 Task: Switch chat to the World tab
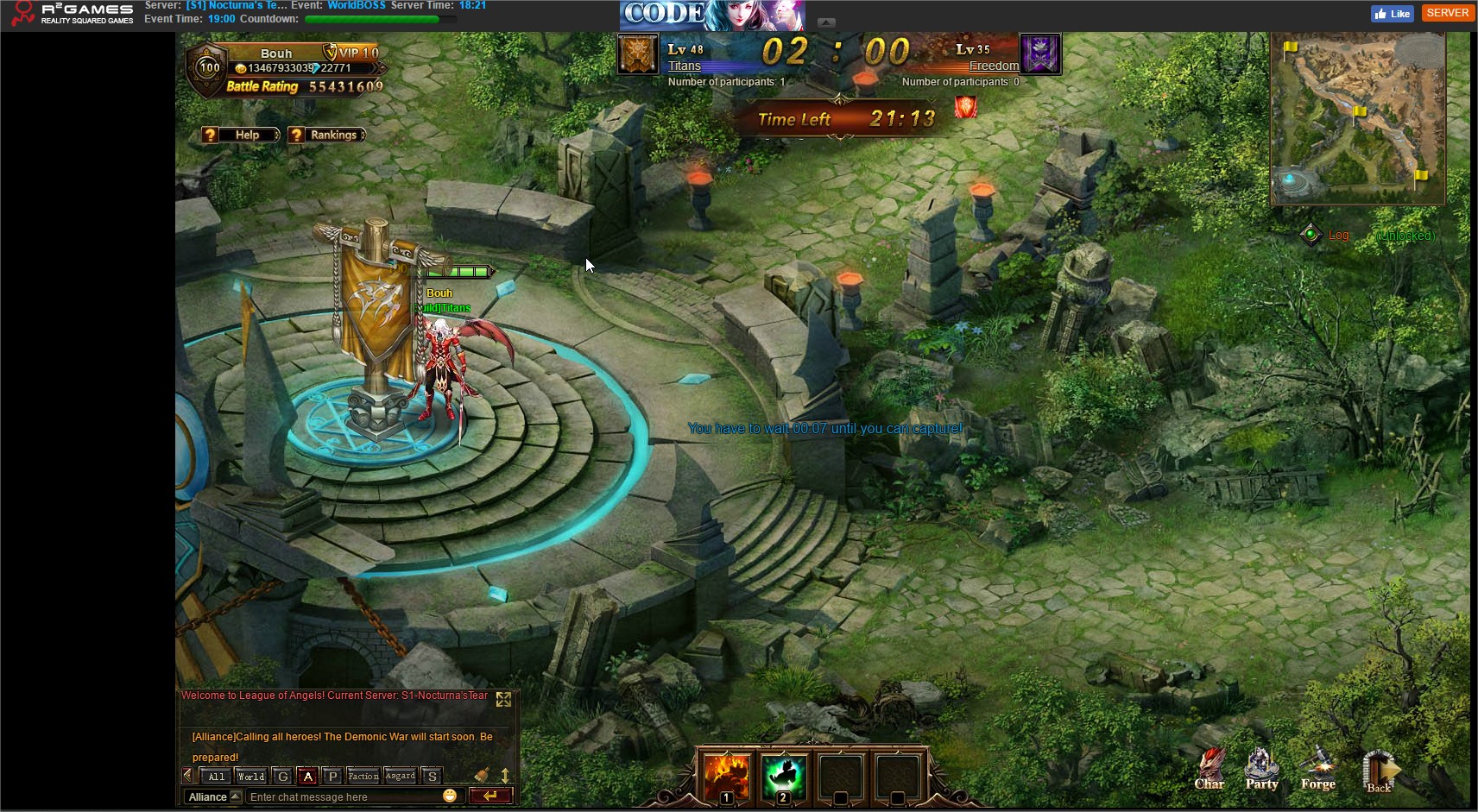tap(251, 777)
